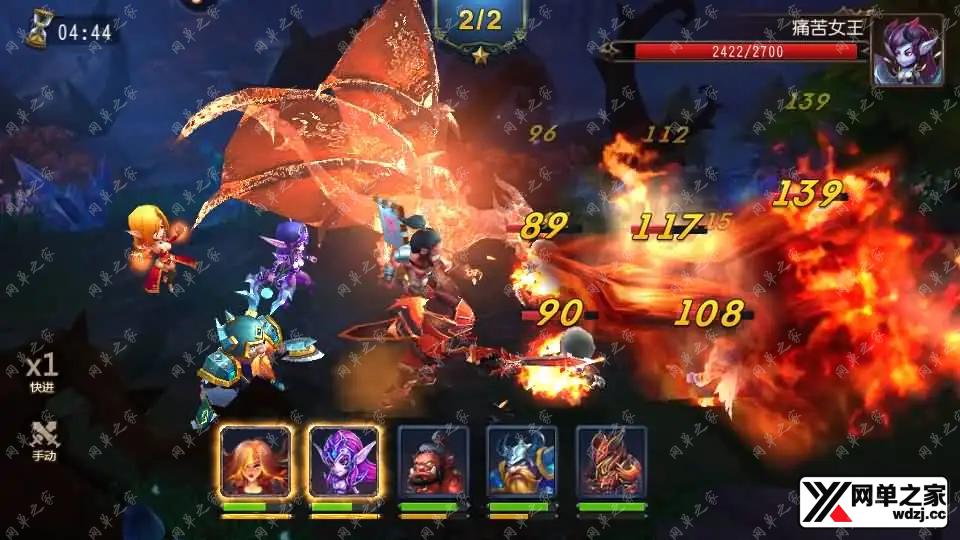
Task: Trigger the purple-haired elf hero's skill
Action: coord(344,461)
